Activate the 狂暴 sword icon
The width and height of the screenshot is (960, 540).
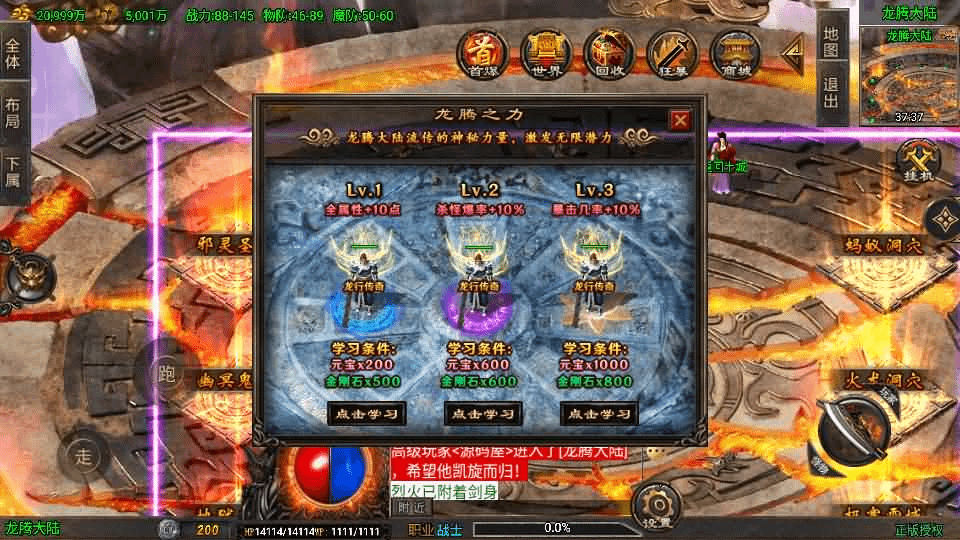671,52
